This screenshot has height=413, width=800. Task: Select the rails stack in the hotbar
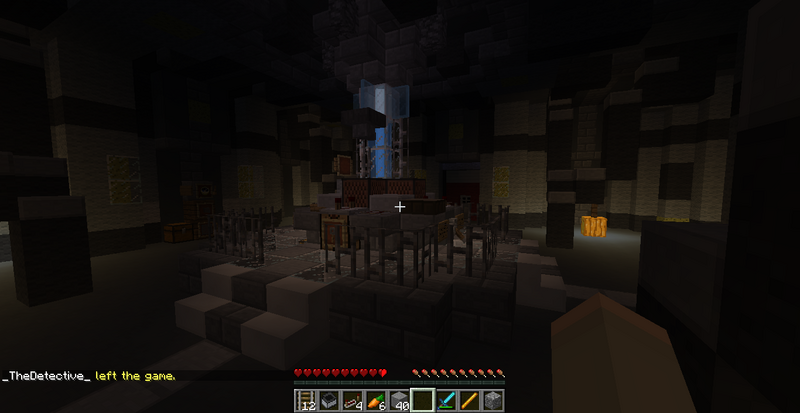tap(307, 401)
